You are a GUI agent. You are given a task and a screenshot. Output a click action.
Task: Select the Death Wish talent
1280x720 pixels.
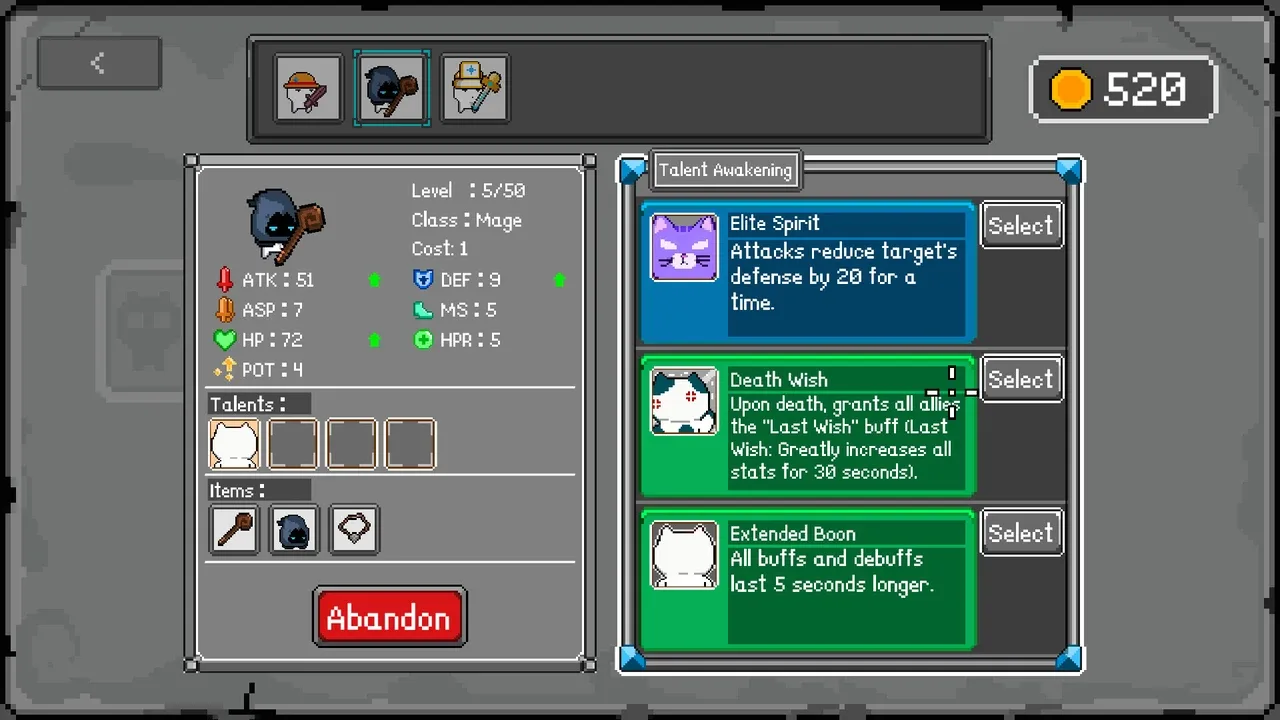click(x=1021, y=380)
